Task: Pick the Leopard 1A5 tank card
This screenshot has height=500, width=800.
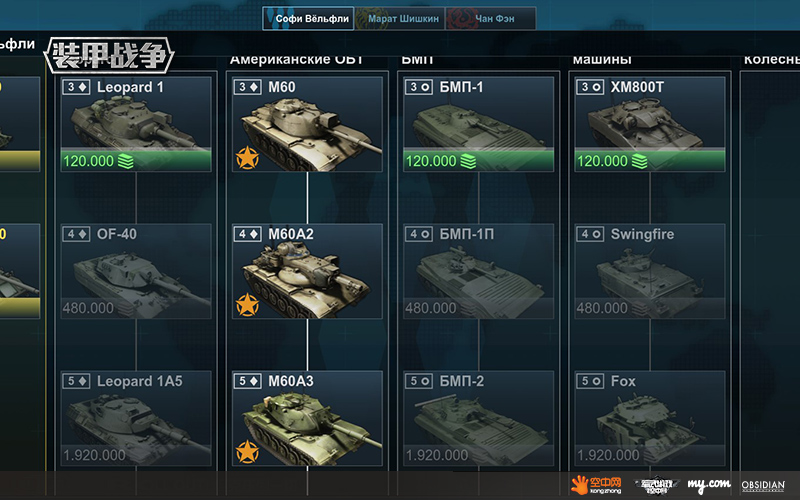Action: pyautogui.click(x=136, y=418)
